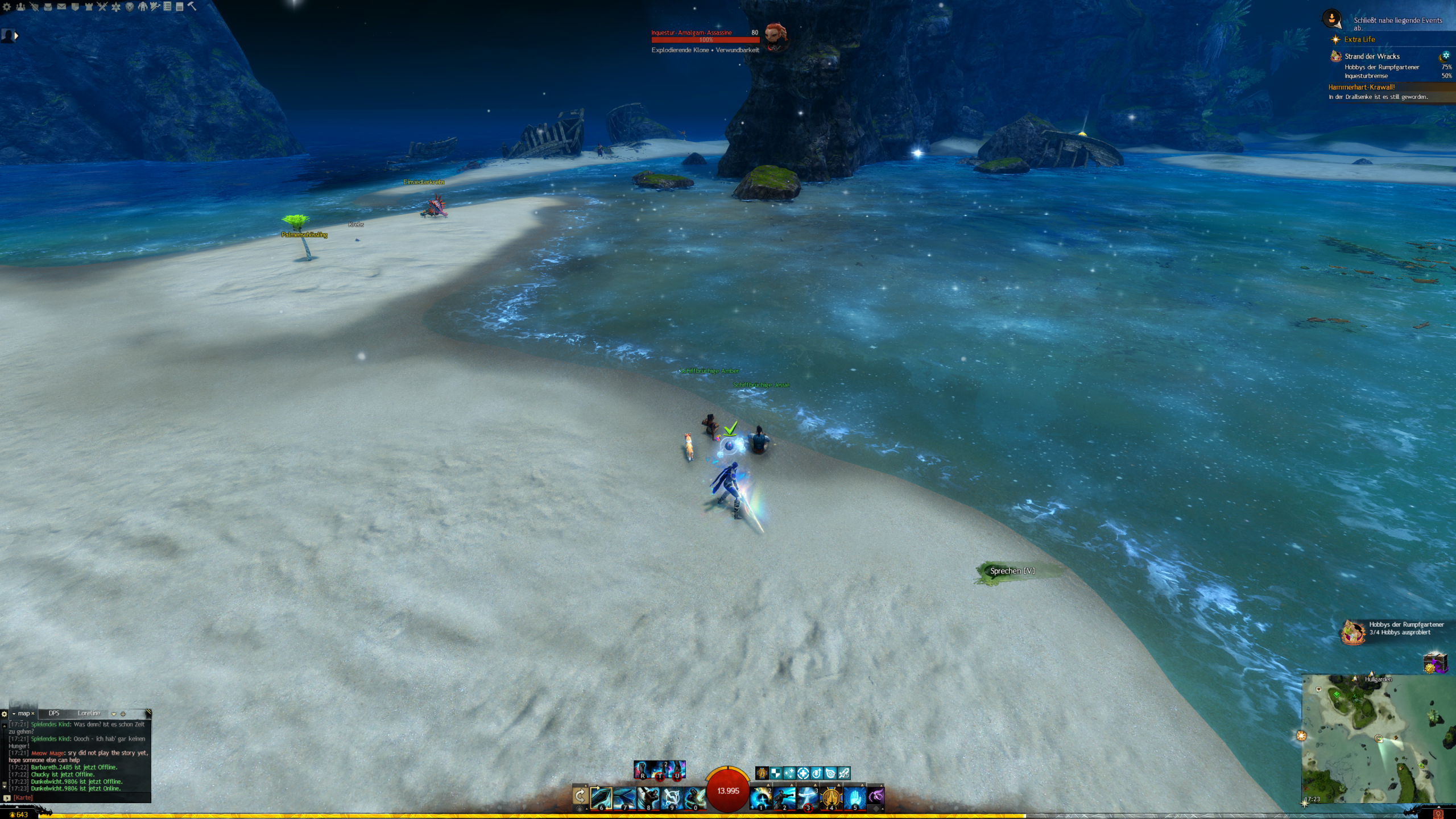1456x819 pixels.
Task: Add a new chat tab
Action: pyautogui.click(x=123, y=714)
